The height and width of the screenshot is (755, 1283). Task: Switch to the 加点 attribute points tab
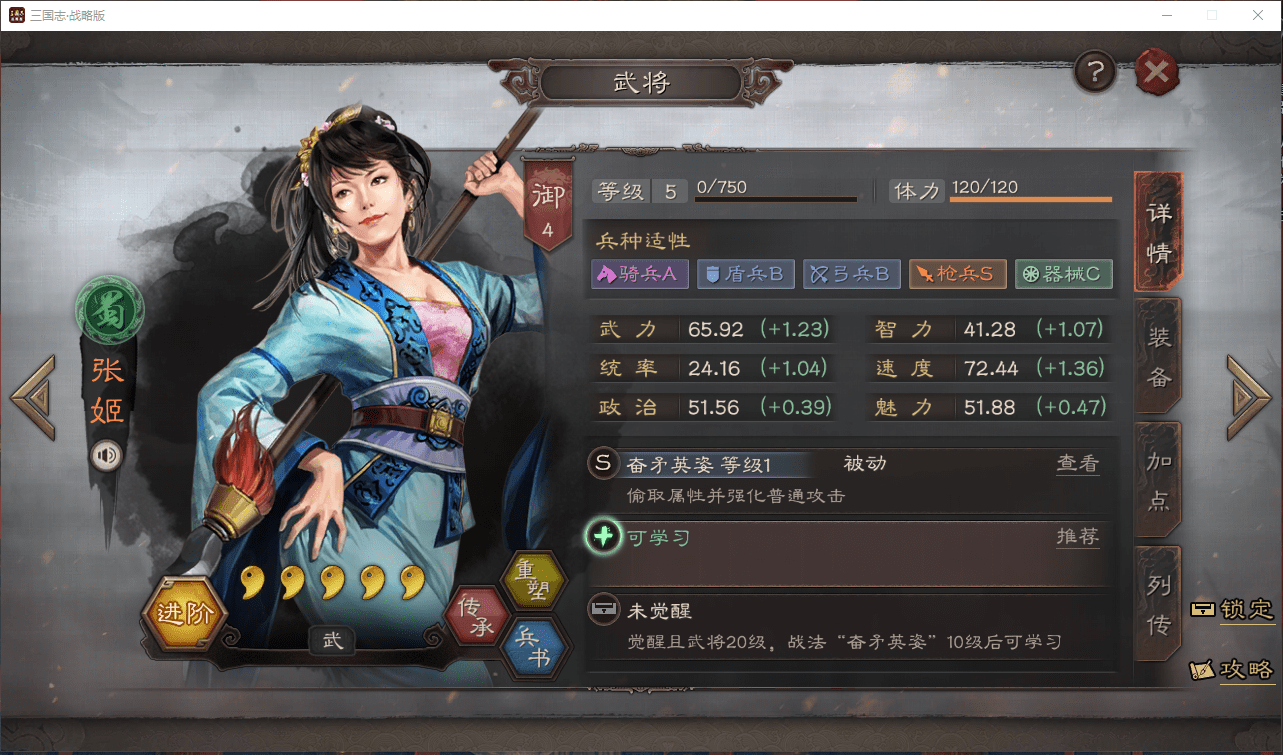tap(1157, 478)
